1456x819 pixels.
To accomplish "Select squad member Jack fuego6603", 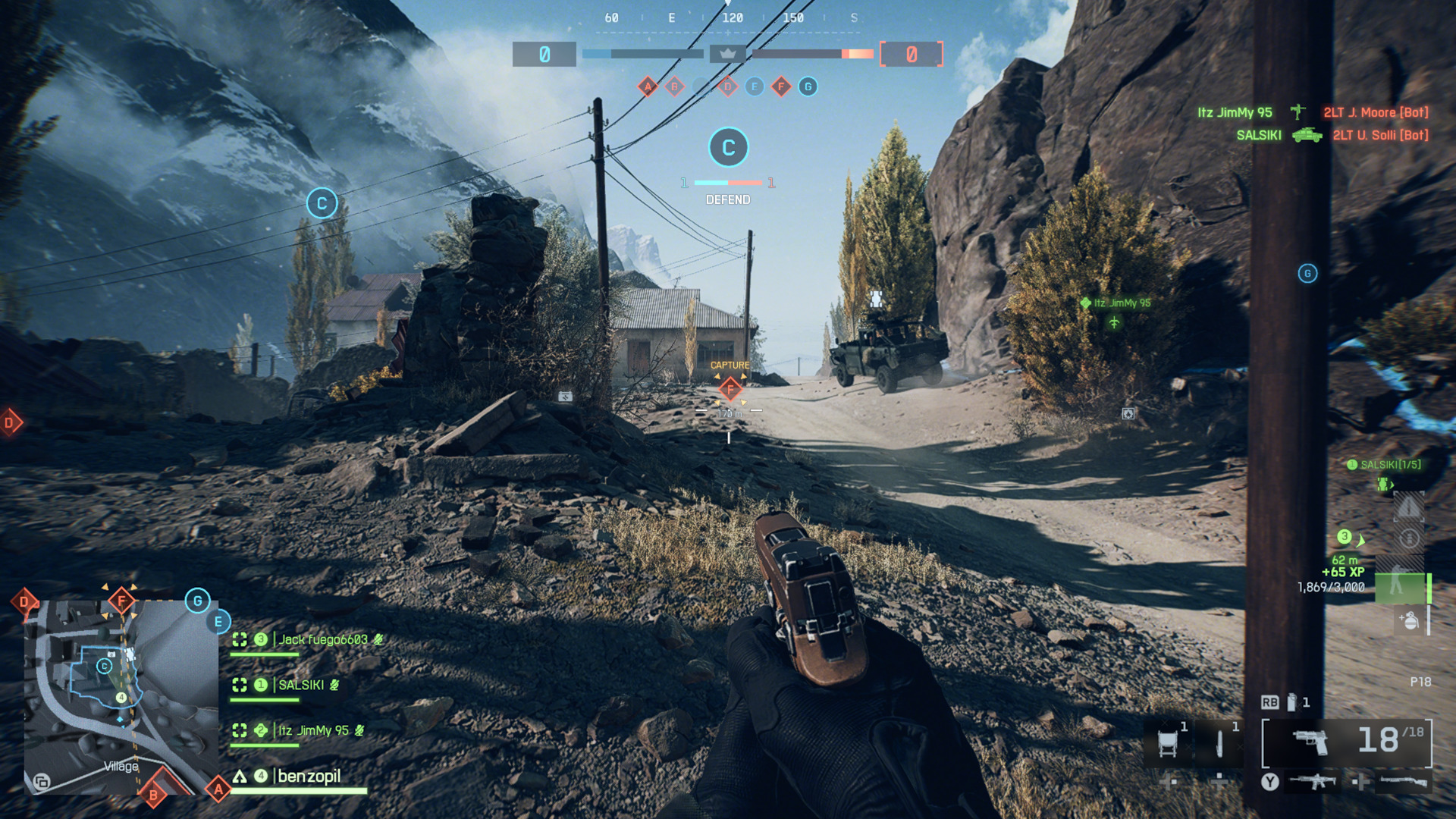I will point(322,640).
